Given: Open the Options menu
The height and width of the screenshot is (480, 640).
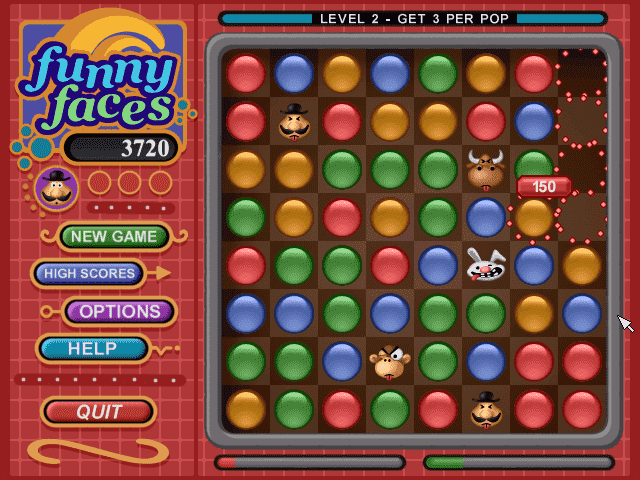Looking at the screenshot, I should pyautogui.click(x=120, y=311).
